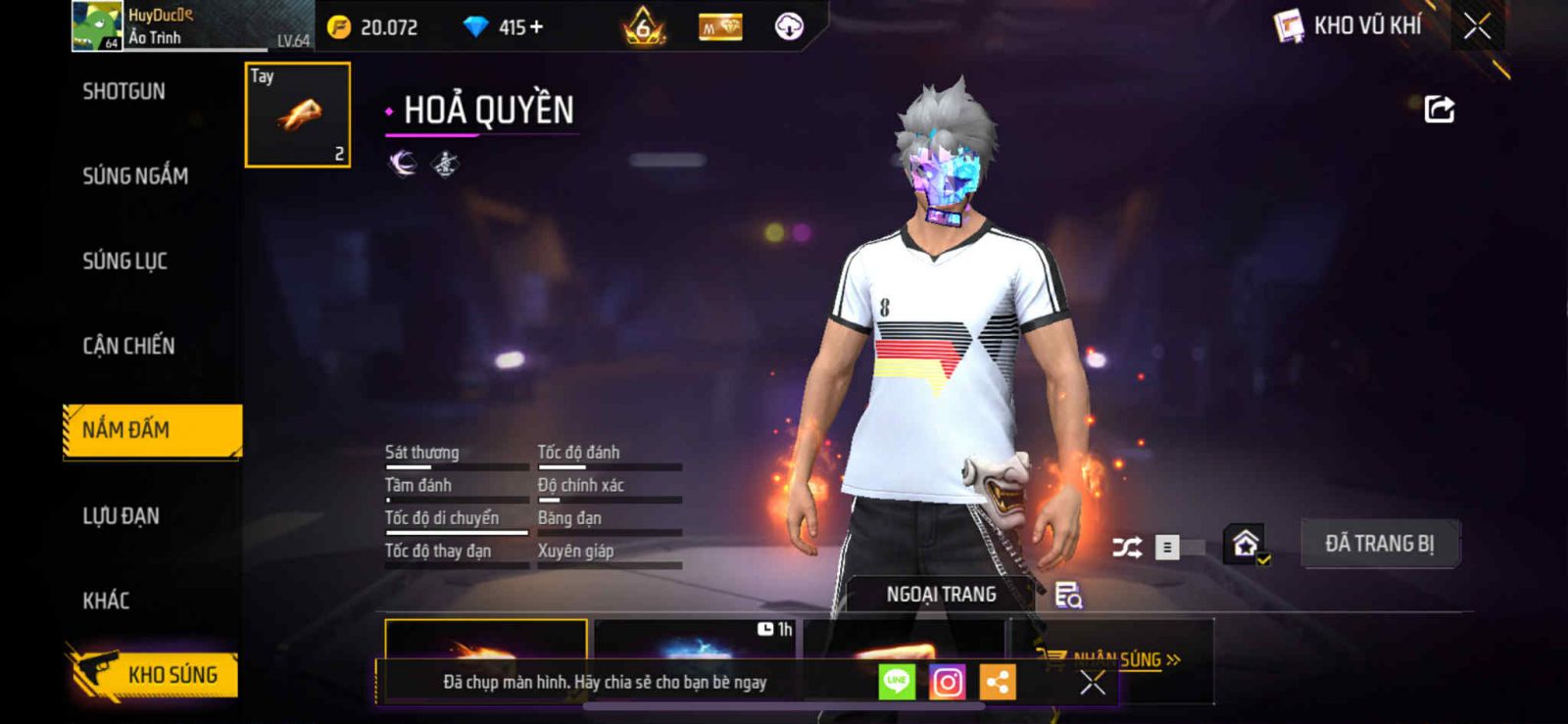This screenshot has width=1568, height=724.
Task: Toggle the random skin shuffle icon
Action: coord(1127,547)
